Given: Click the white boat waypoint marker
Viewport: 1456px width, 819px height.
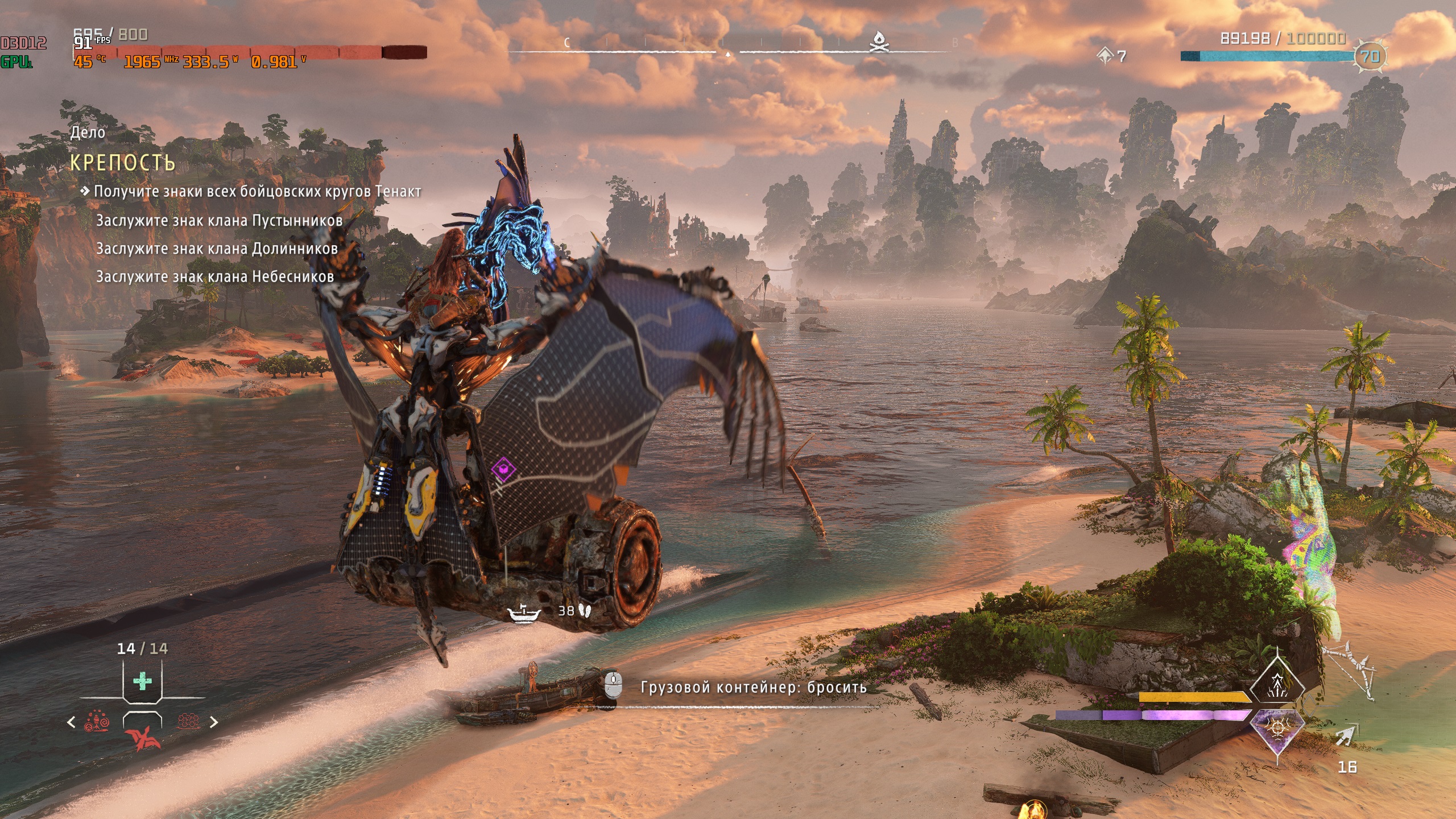Looking at the screenshot, I should pos(523,613).
